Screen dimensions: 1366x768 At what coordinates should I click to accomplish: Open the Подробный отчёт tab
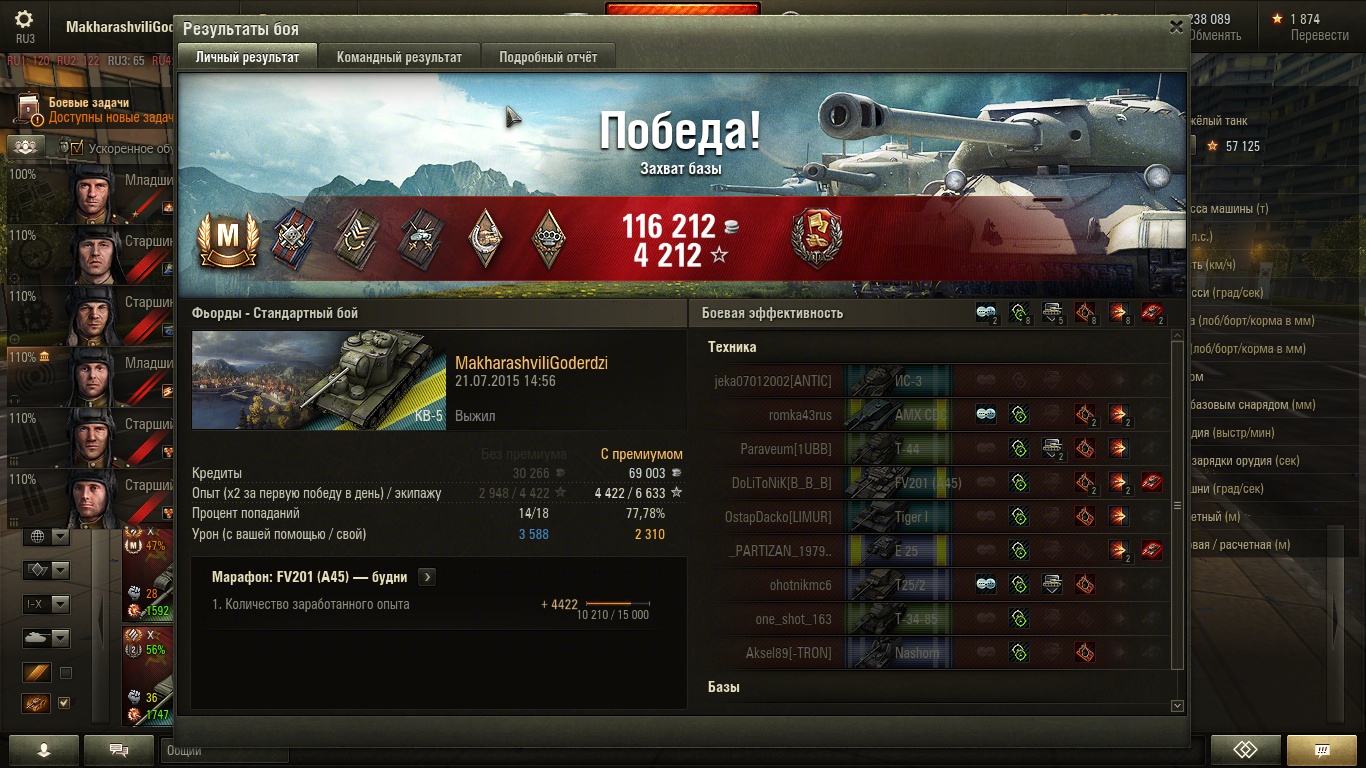click(x=548, y=57)
